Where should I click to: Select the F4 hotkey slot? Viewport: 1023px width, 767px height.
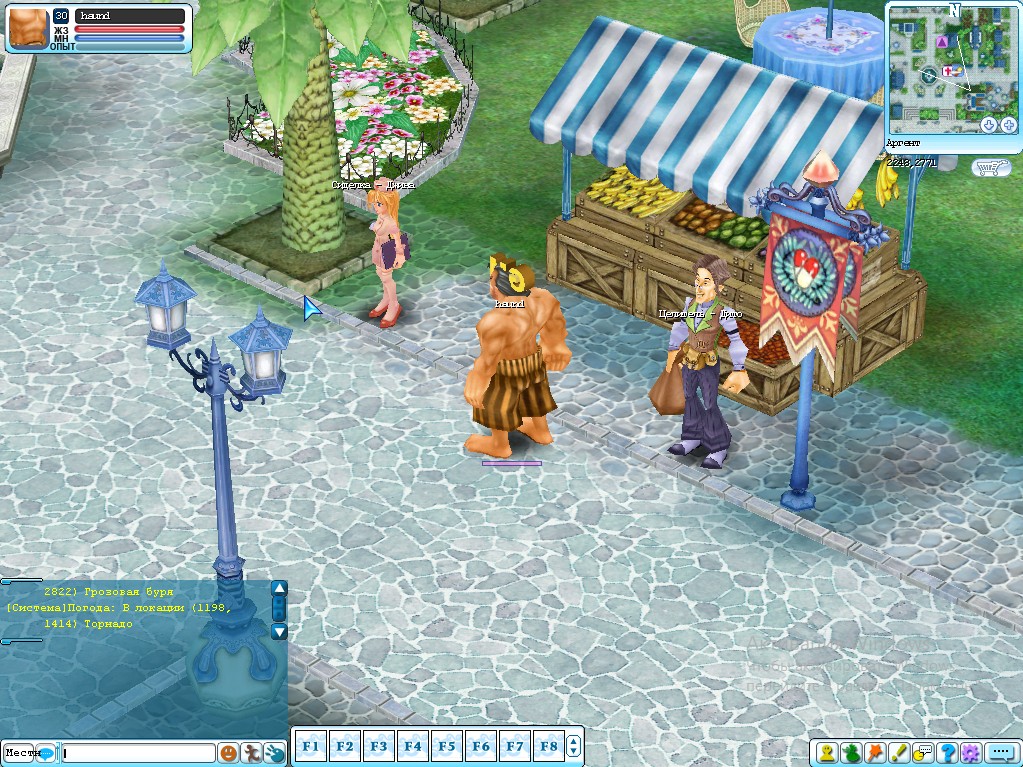pos(412,746)
